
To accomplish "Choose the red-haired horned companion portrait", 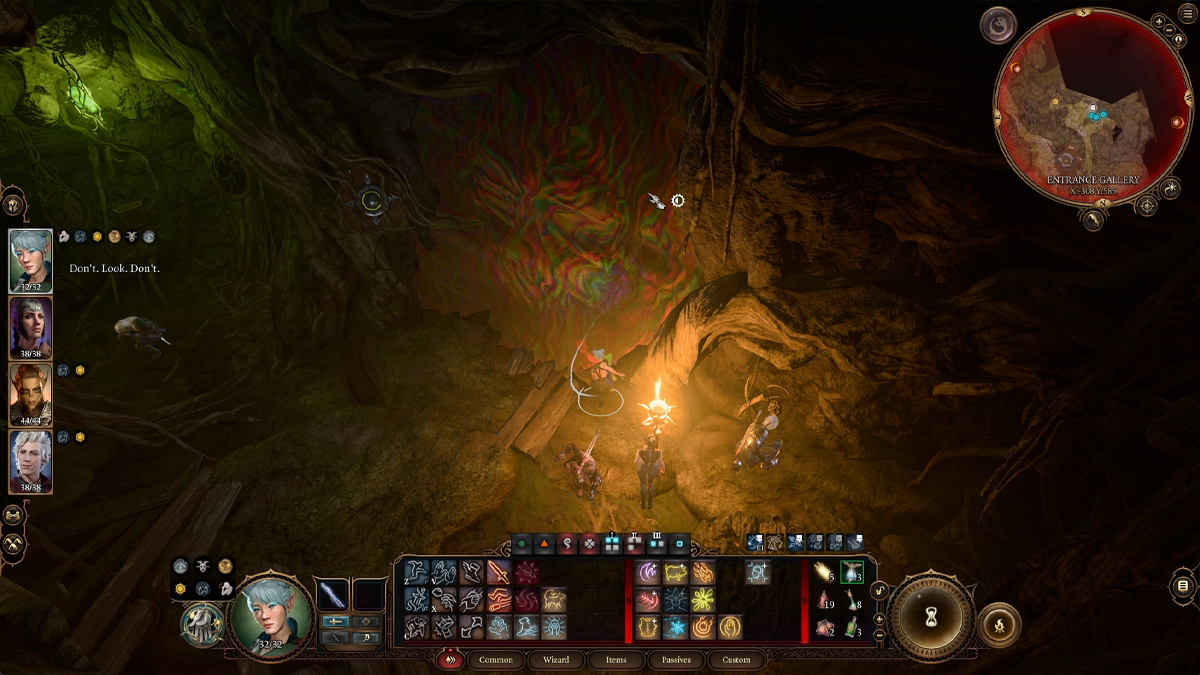I will click(x=30, y=394).
